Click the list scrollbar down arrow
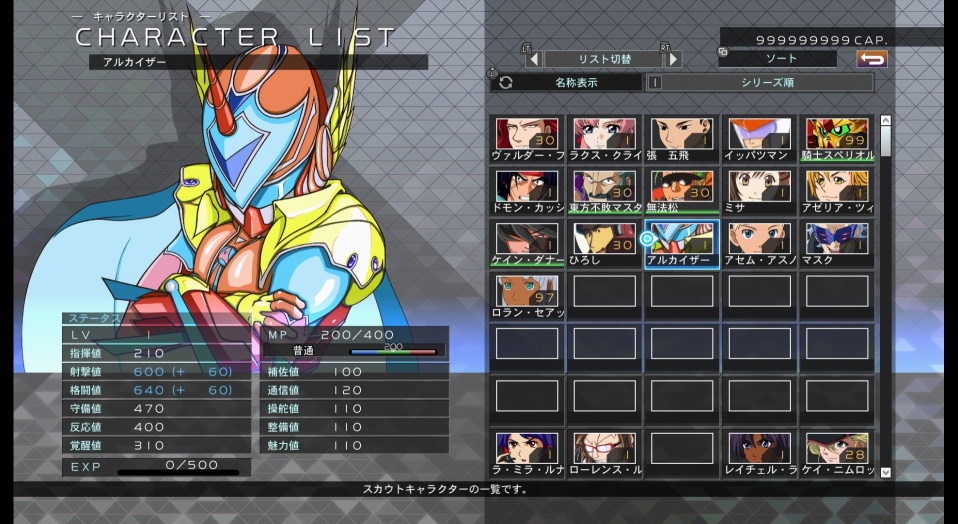 point(885,472)
